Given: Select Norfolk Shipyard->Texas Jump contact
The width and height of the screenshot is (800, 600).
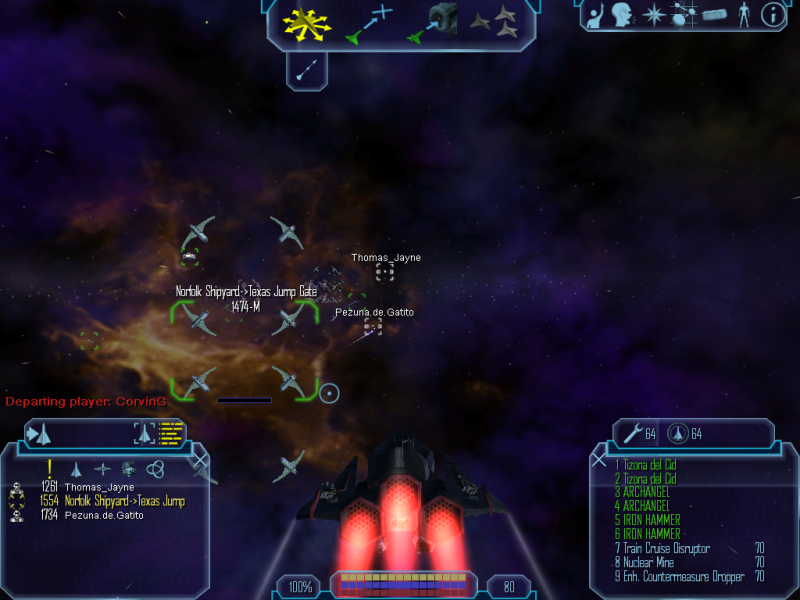Looking at the screenshot, I should [124, 501].
